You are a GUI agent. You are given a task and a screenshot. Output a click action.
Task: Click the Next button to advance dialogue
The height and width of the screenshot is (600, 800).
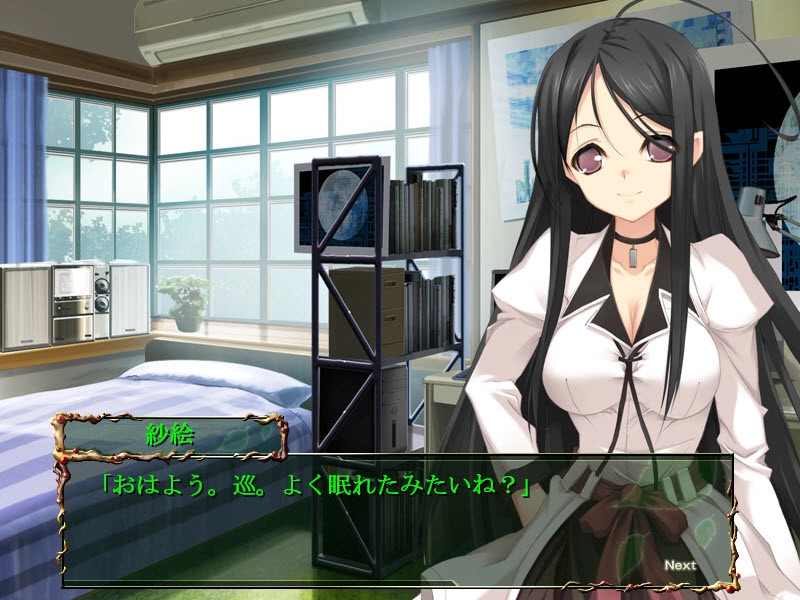tap(680, 565)
